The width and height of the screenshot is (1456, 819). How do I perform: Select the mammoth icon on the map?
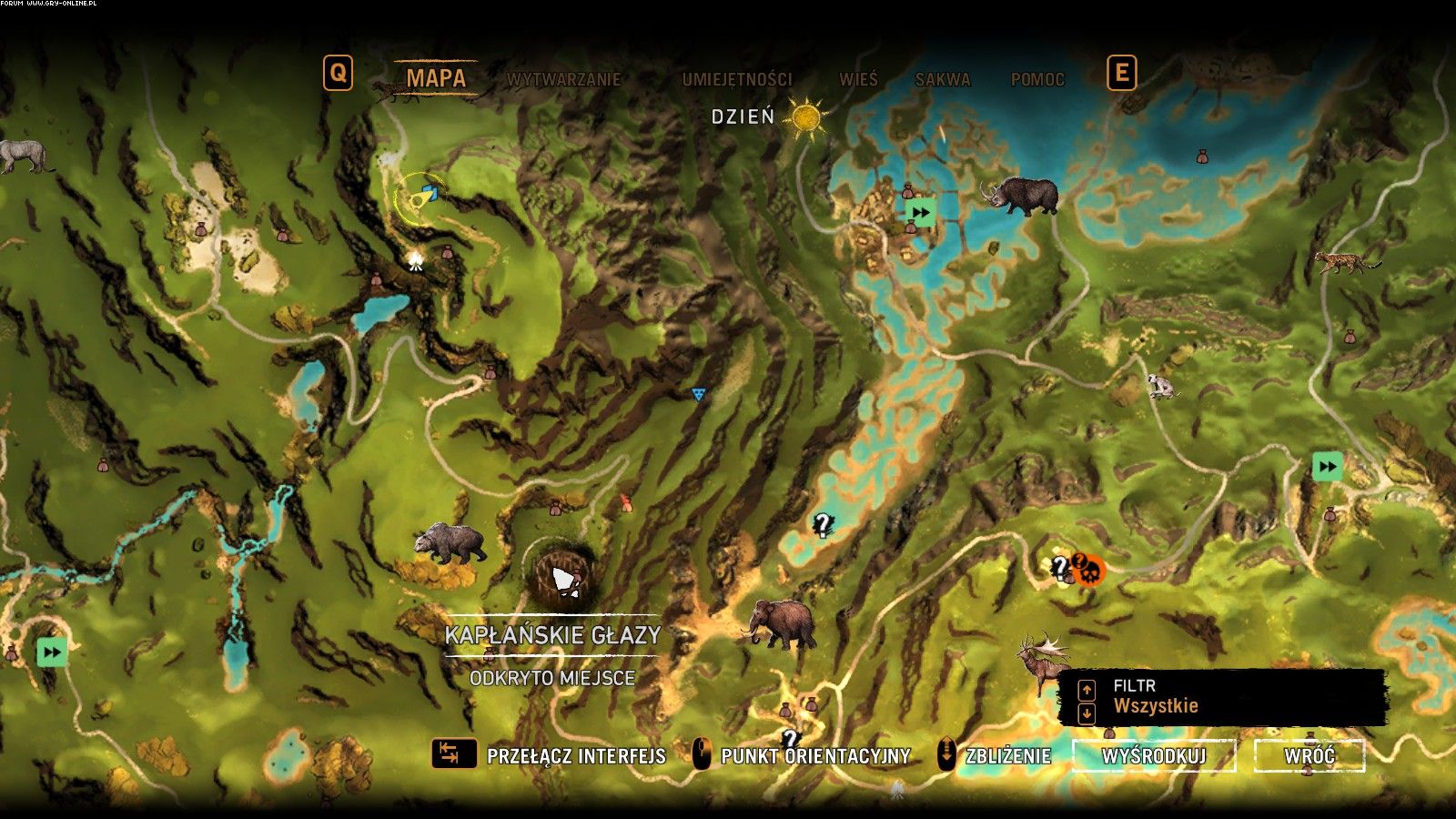click(779, 622)
